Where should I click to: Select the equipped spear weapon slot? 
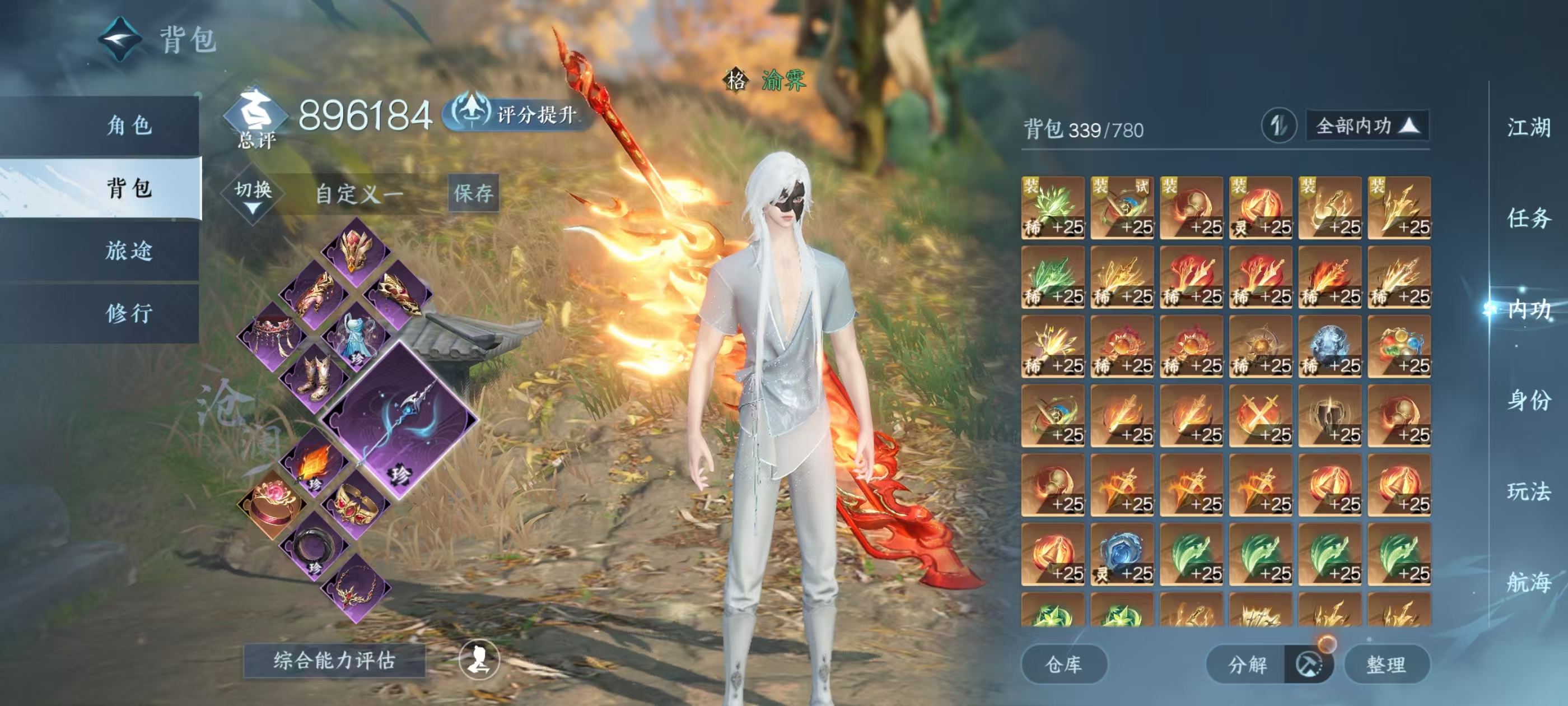399,420
